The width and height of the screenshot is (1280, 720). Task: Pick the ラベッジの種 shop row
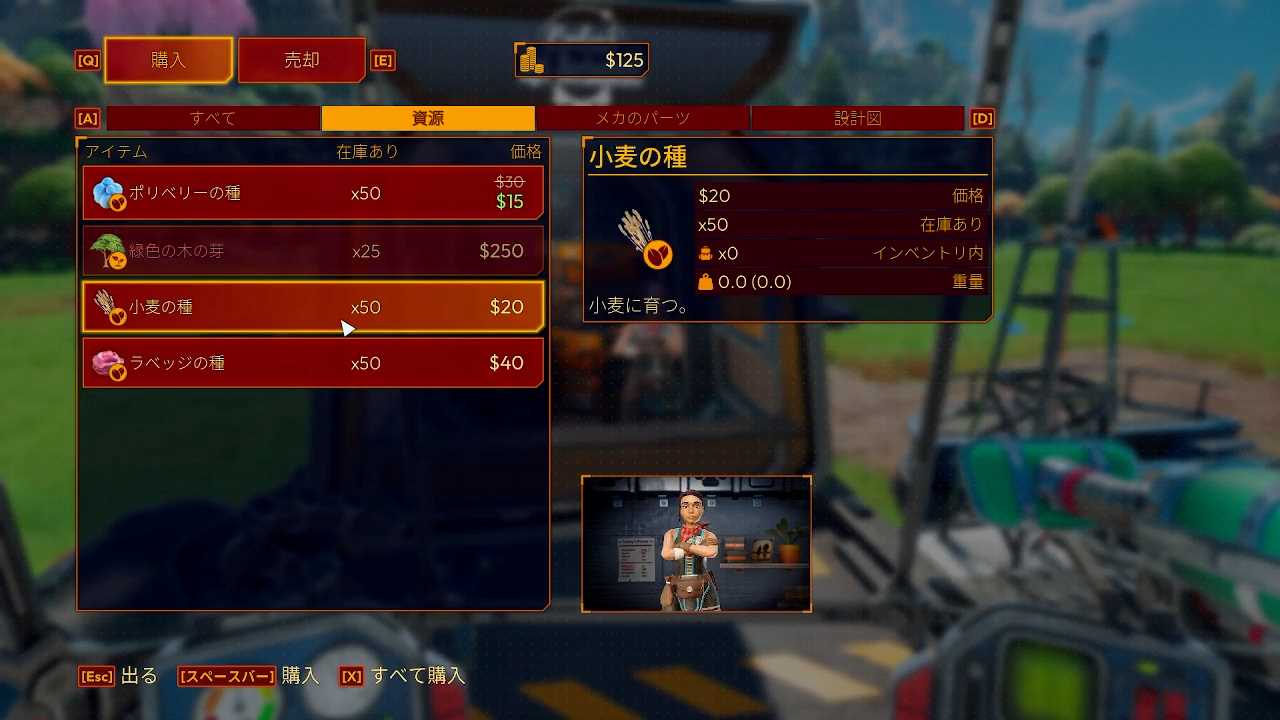313,363
